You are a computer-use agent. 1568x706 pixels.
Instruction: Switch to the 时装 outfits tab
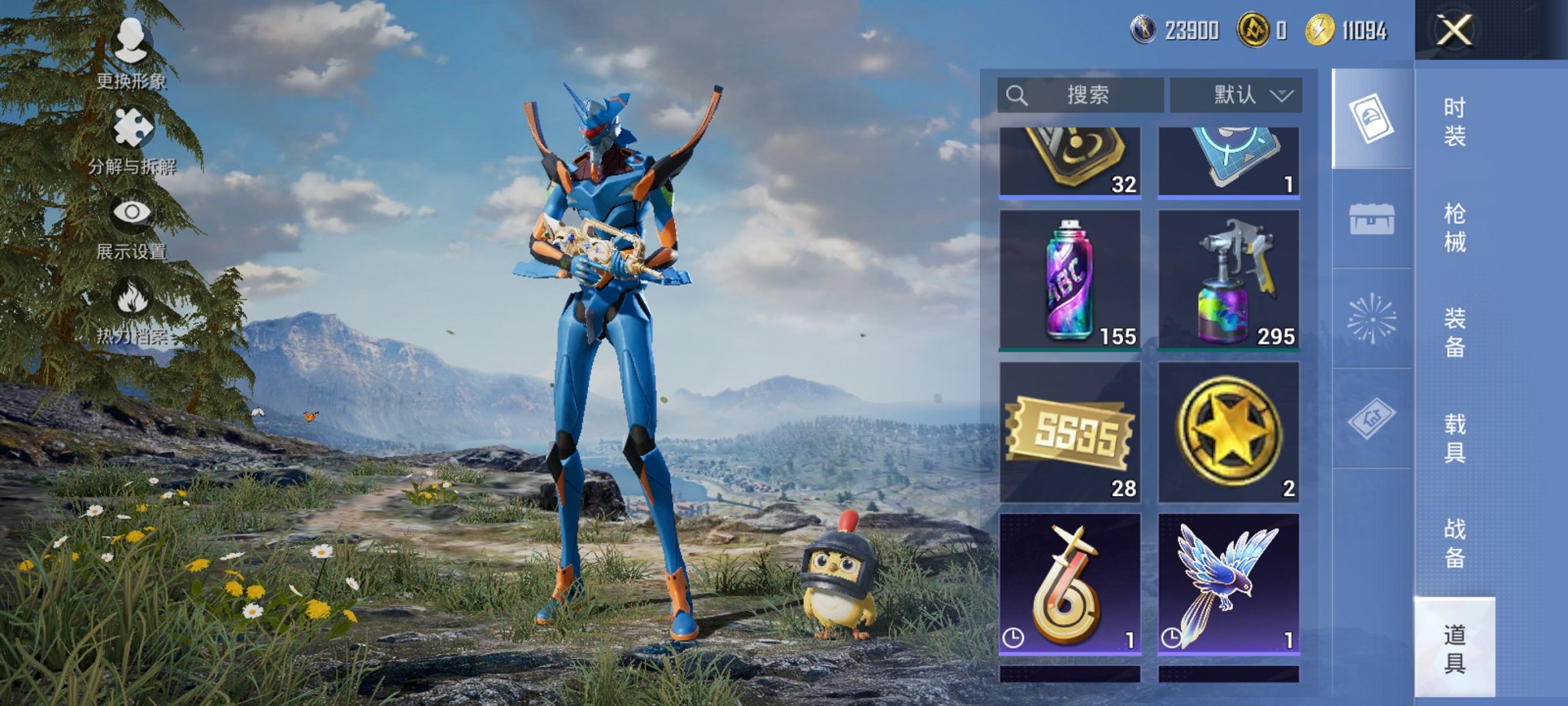pos(1454,122)
